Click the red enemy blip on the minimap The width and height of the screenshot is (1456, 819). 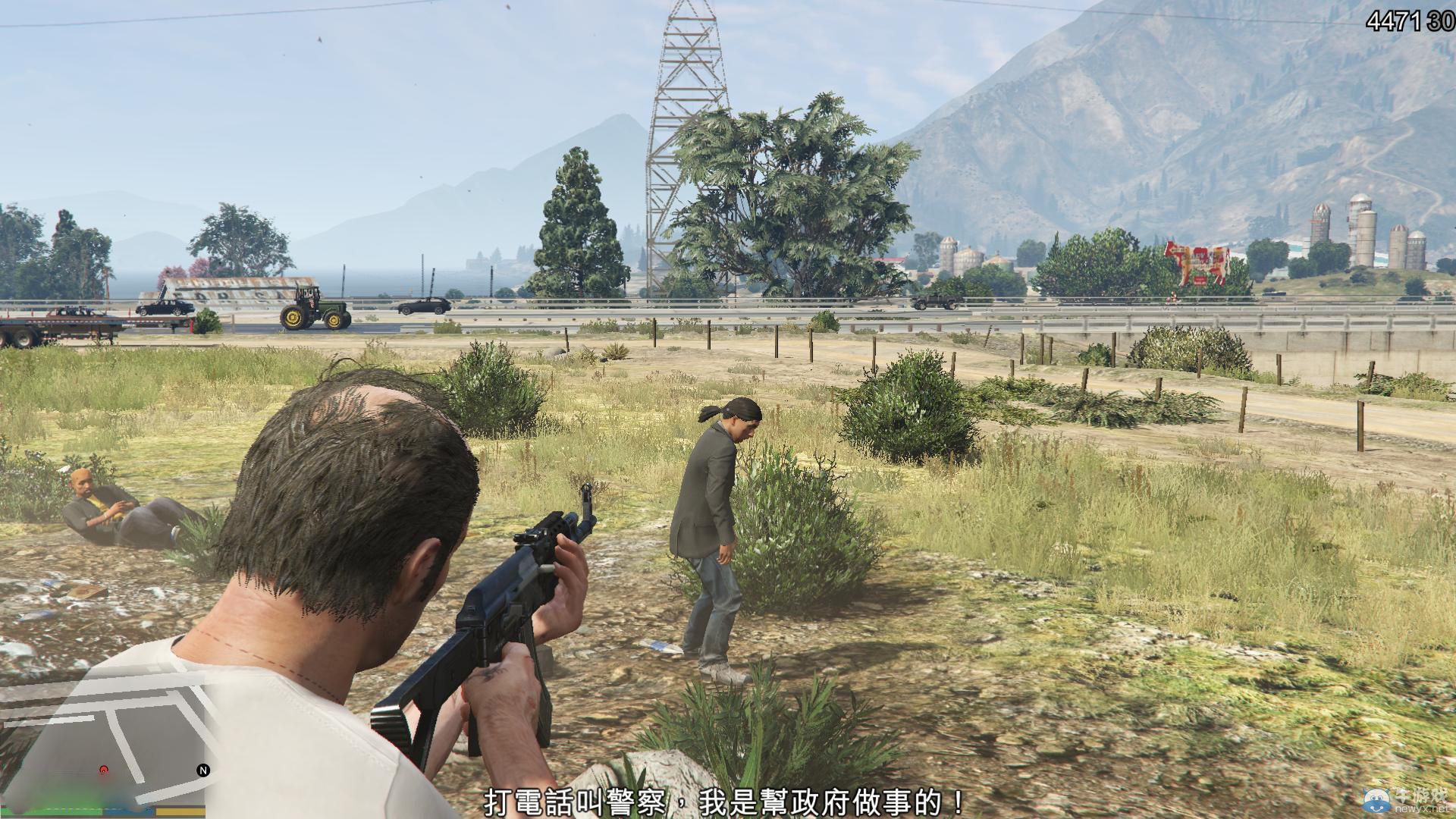[104, 770]
